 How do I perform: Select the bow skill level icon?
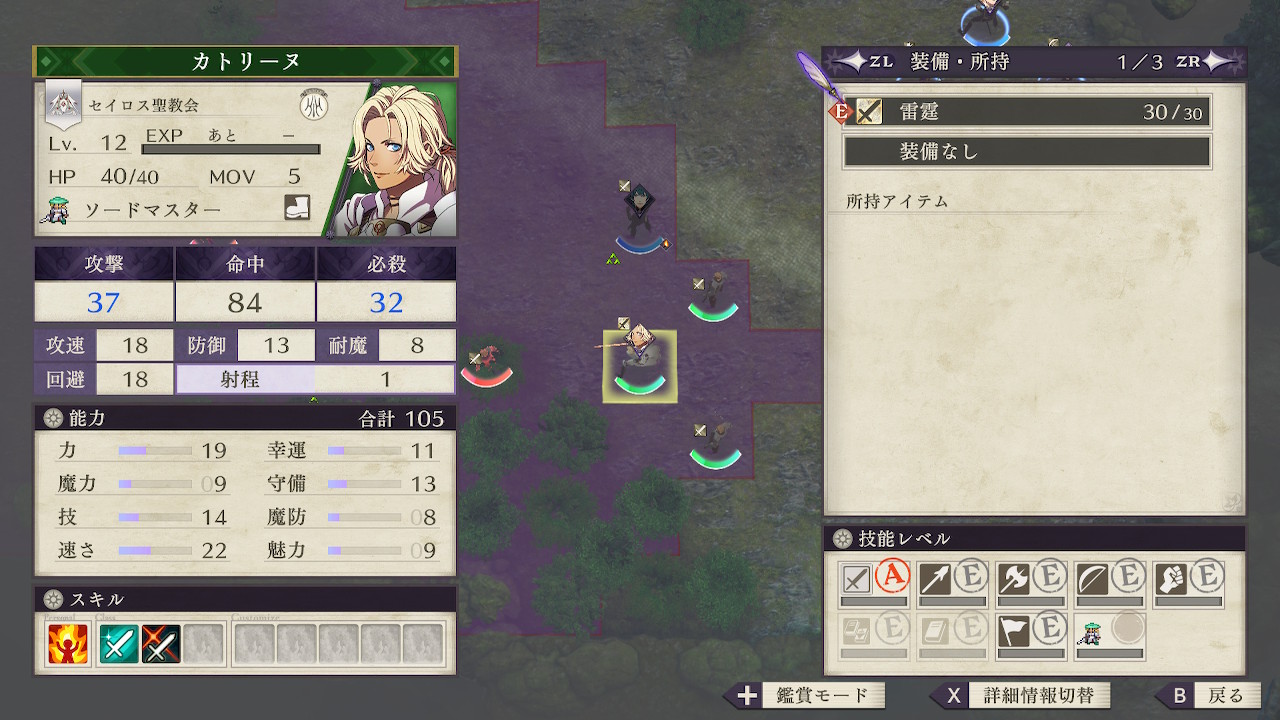[x=1093, y=579]
